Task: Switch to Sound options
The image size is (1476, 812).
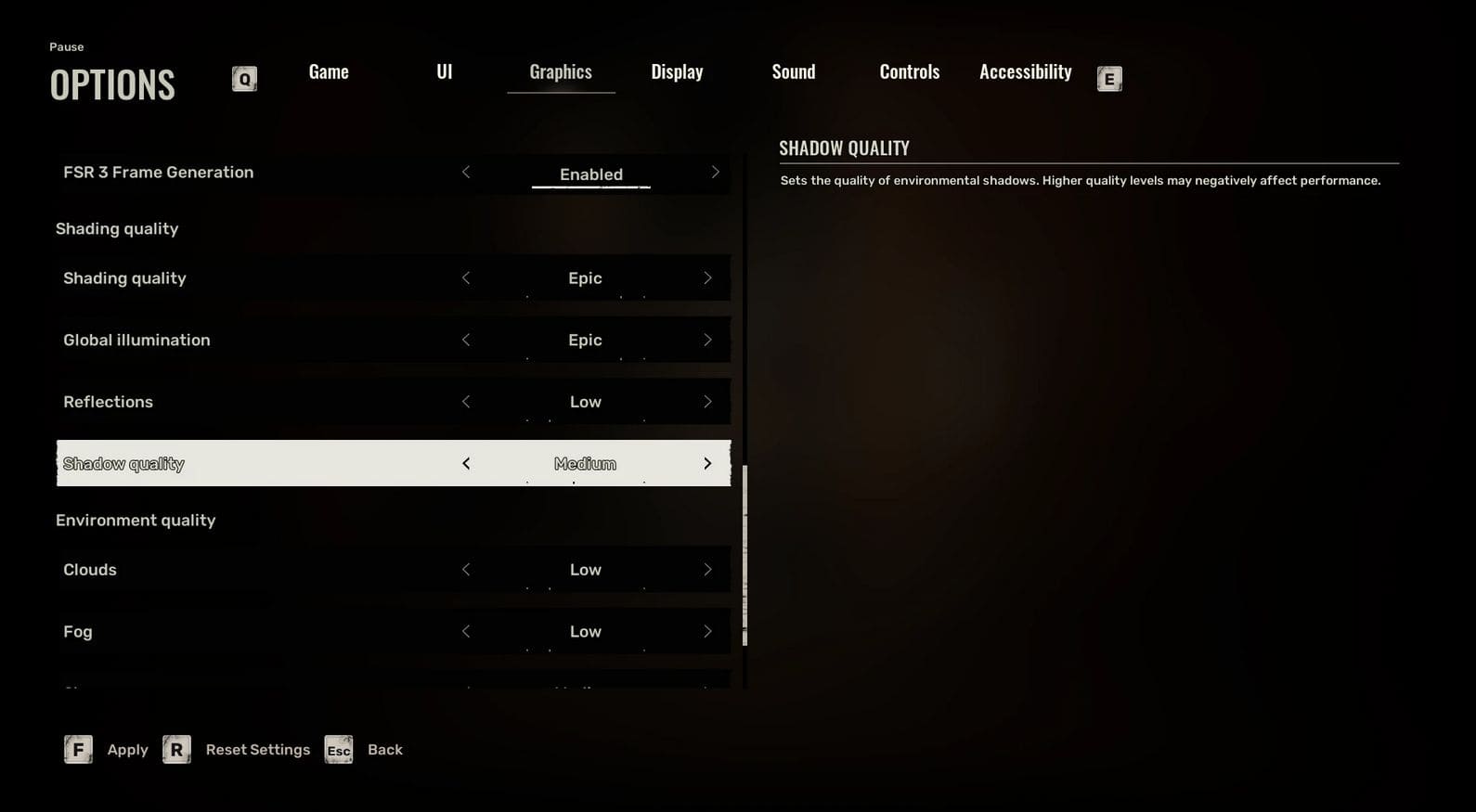Action: click(x=794, y=72)
